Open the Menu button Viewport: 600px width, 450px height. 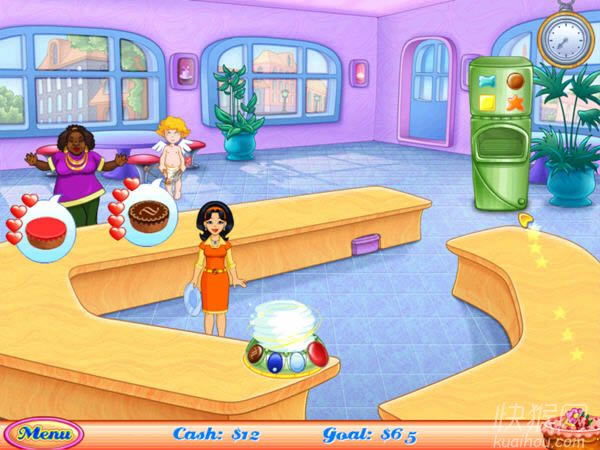[44, 434]
